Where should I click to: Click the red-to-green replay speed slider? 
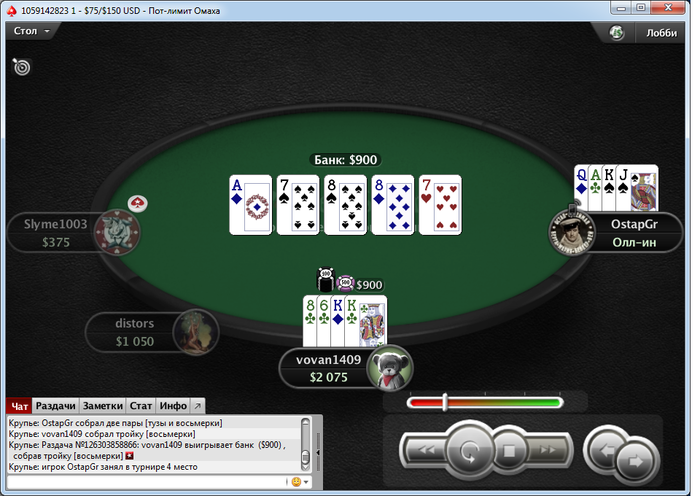pos(485,402)
